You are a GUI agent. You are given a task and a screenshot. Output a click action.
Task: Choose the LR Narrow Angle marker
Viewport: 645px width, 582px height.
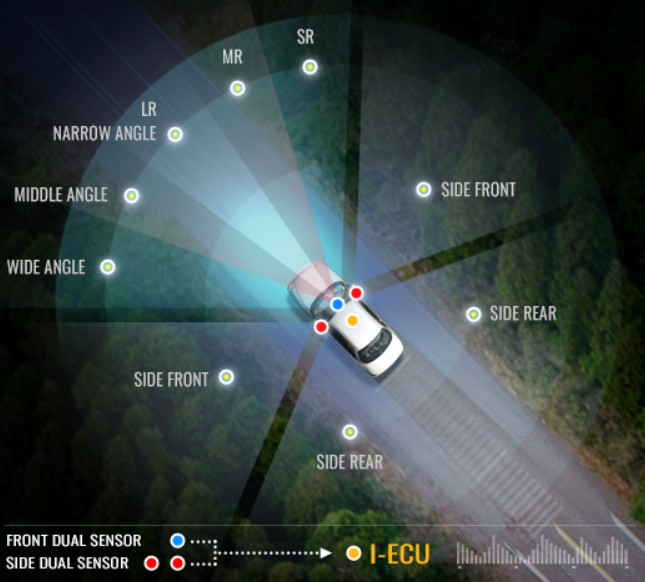(x=175, y=134)
